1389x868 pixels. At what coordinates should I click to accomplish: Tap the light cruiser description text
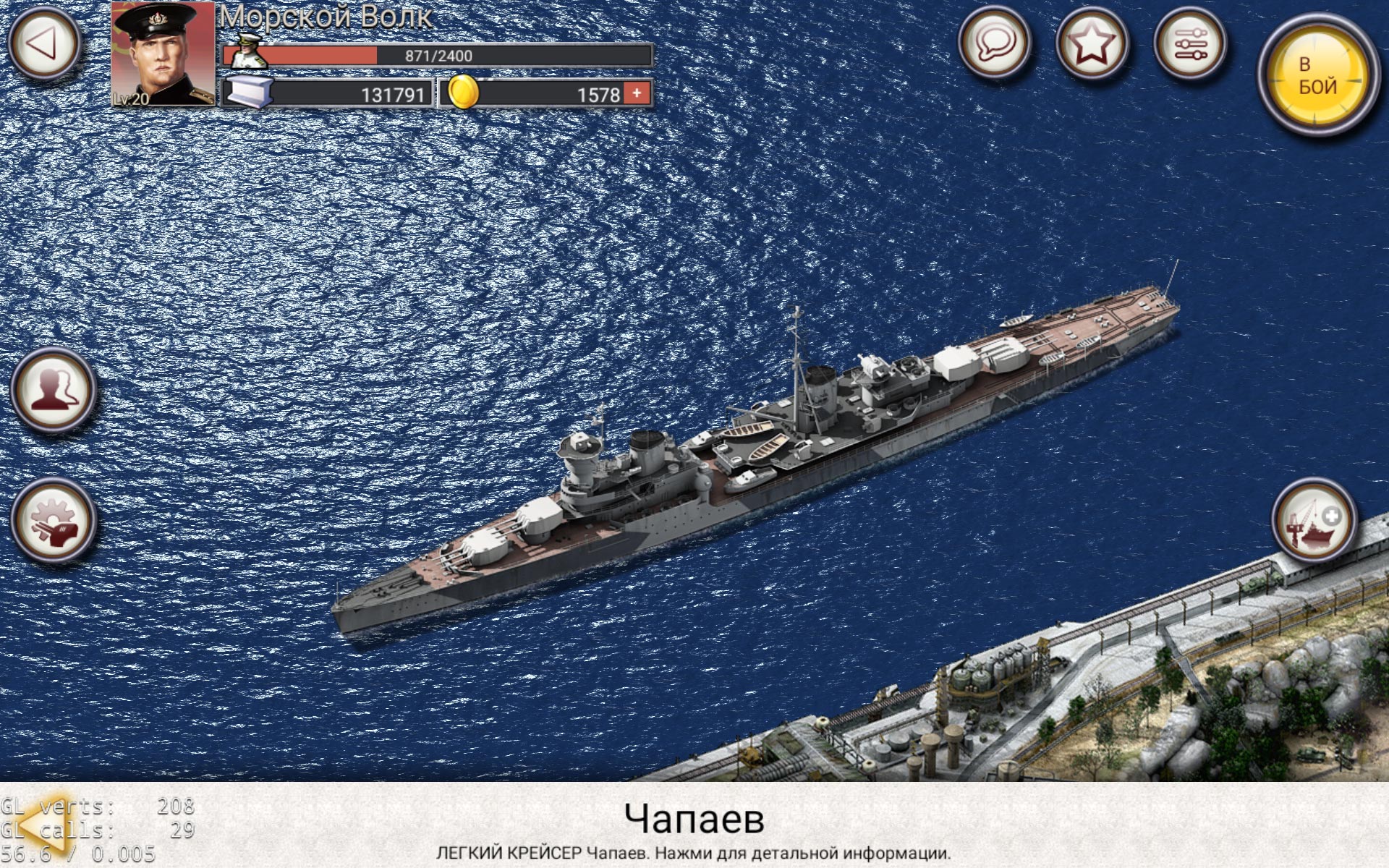tap(694, 852)
